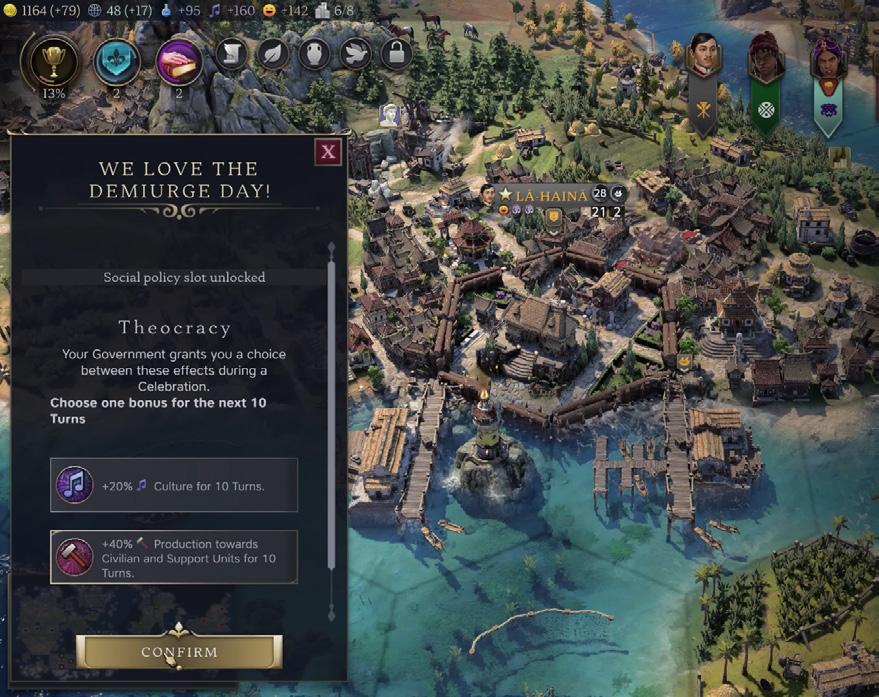Click the scroll icon button
The image size is (879, 697).
[232, 53]
